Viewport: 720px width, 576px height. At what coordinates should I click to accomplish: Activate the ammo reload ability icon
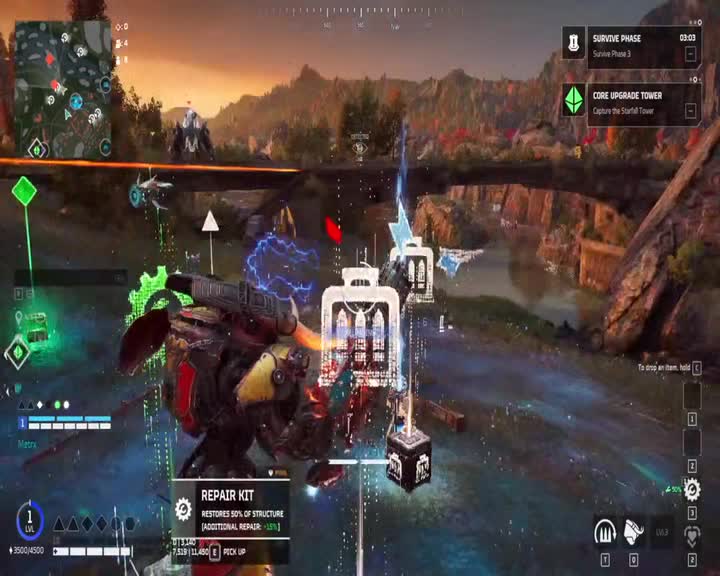click(604, 532)
